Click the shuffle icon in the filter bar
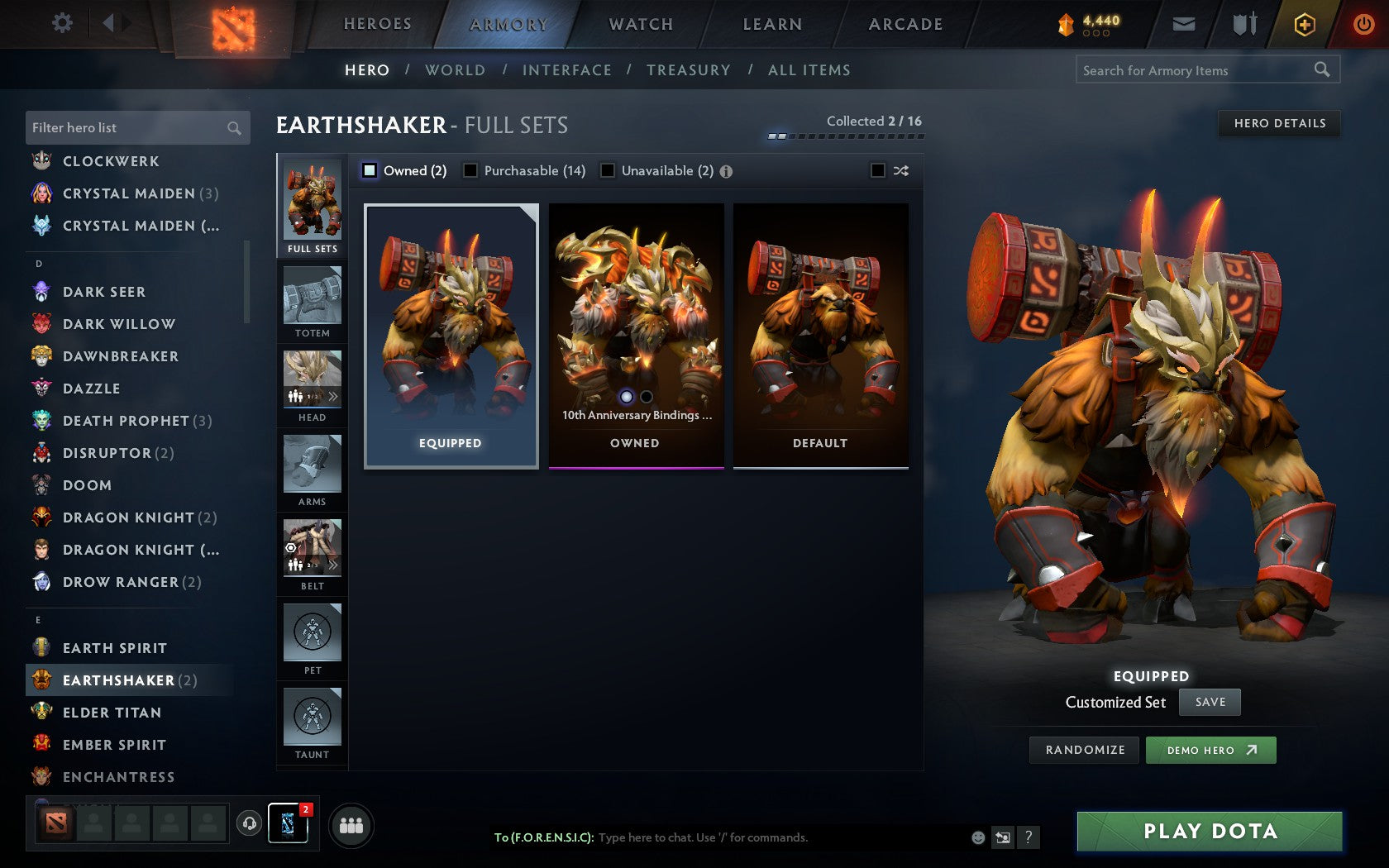1389x868 pixels. 900,170
